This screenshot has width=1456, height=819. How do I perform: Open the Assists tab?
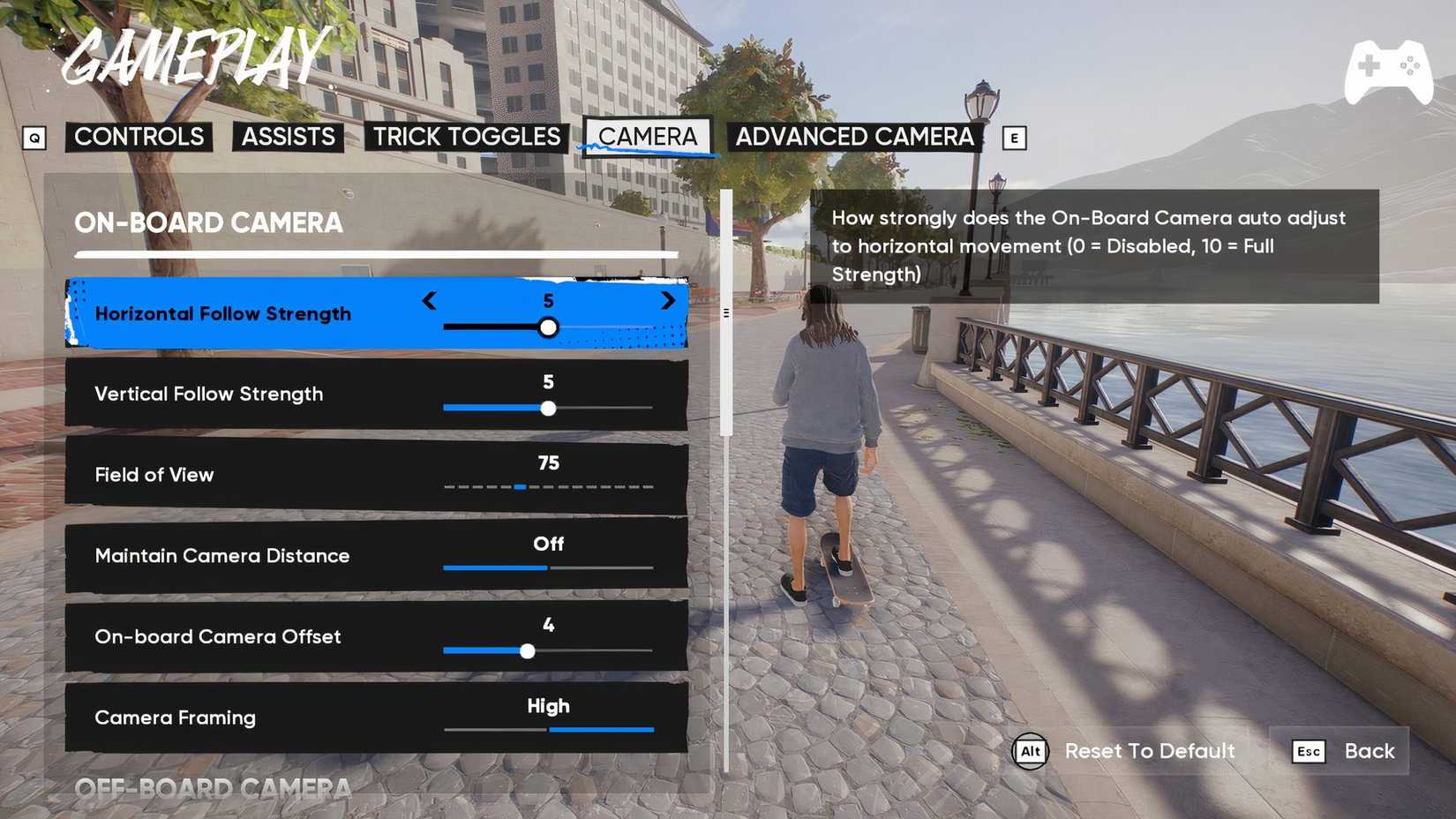[287, 137]
